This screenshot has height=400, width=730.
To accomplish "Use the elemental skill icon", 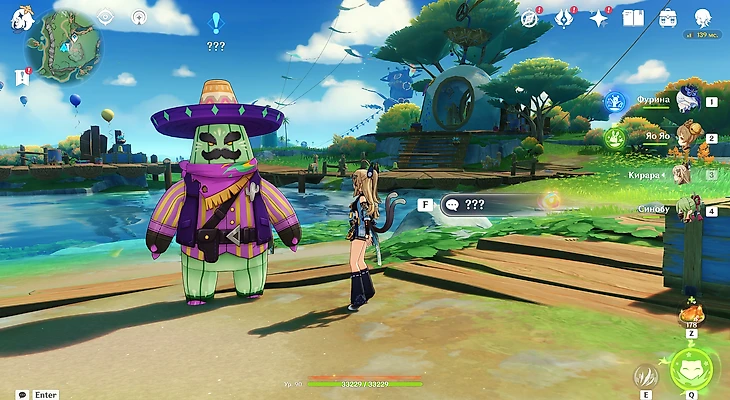I will tap(646, 376).
